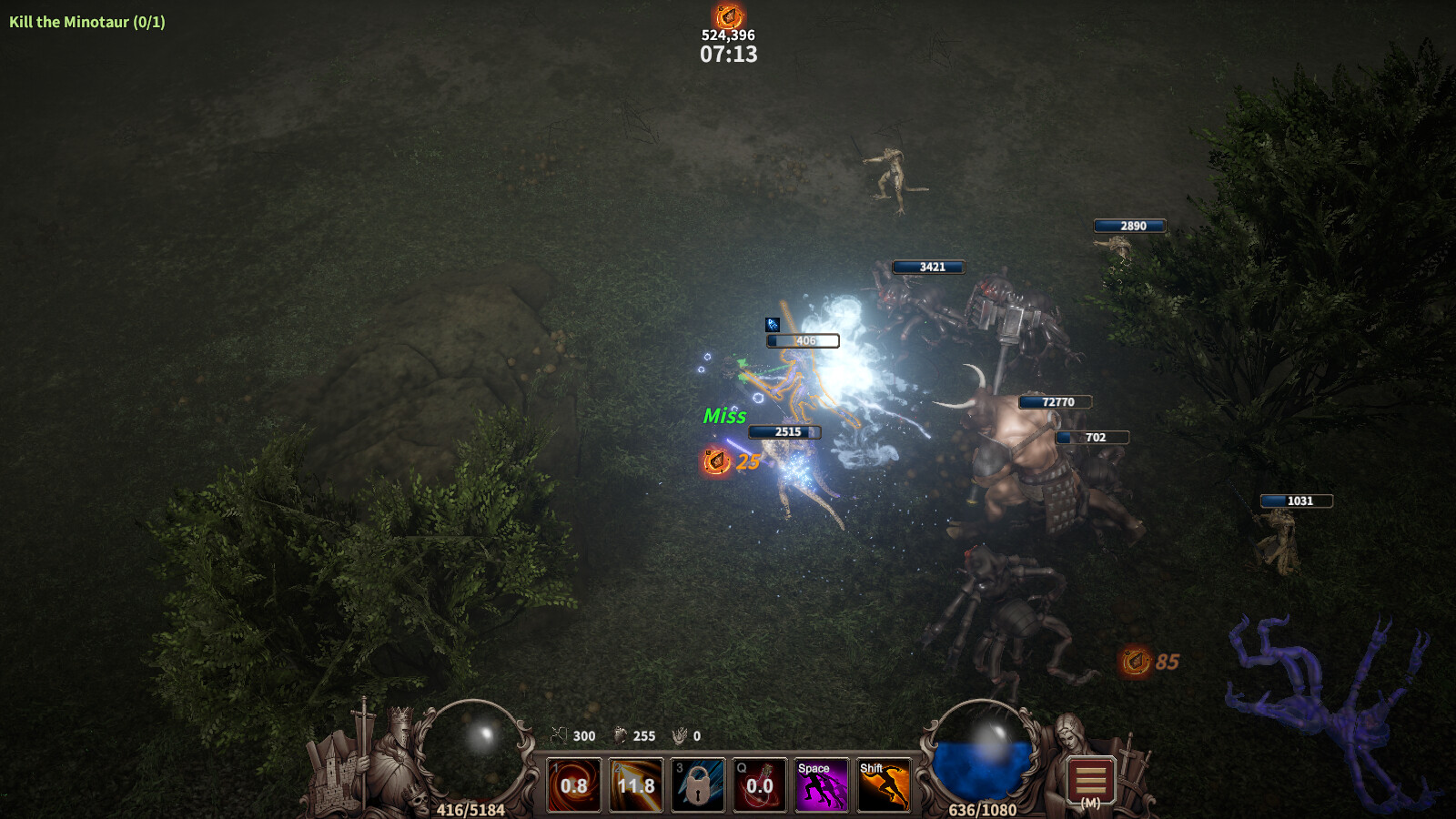Image resolution: width=1456 pixels, height=819 pixels.
Task: Click the 524,396 currency counter
Action: [x=726, y=37]
